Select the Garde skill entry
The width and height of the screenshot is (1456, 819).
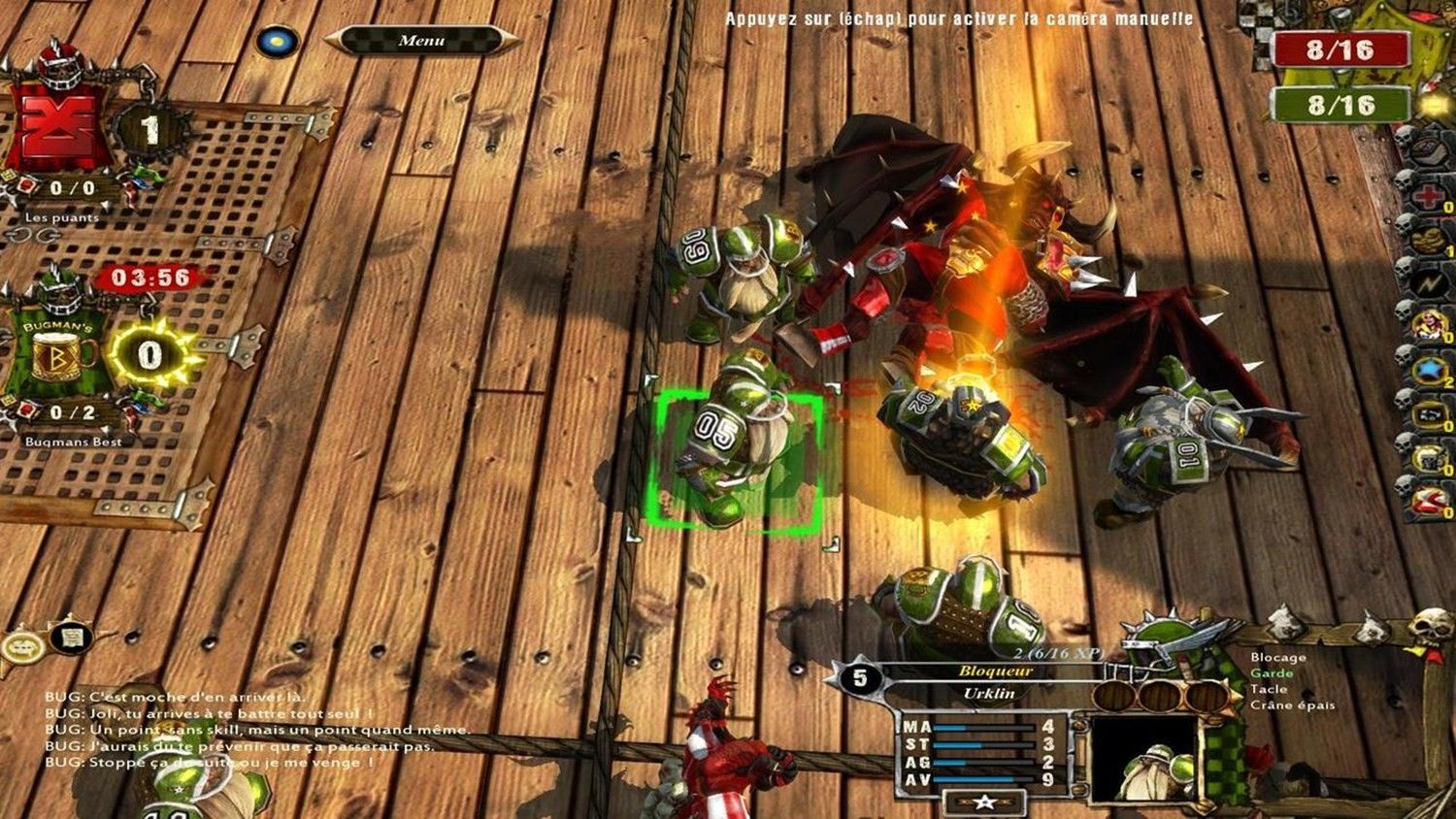coord(1272,673)
